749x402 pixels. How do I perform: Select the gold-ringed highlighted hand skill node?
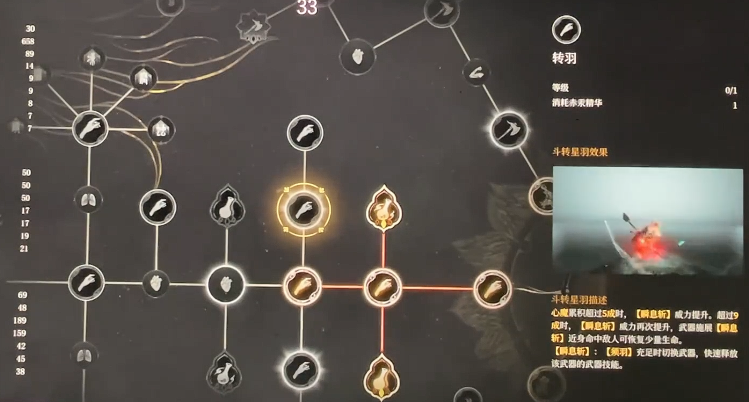tap(303, 208)
